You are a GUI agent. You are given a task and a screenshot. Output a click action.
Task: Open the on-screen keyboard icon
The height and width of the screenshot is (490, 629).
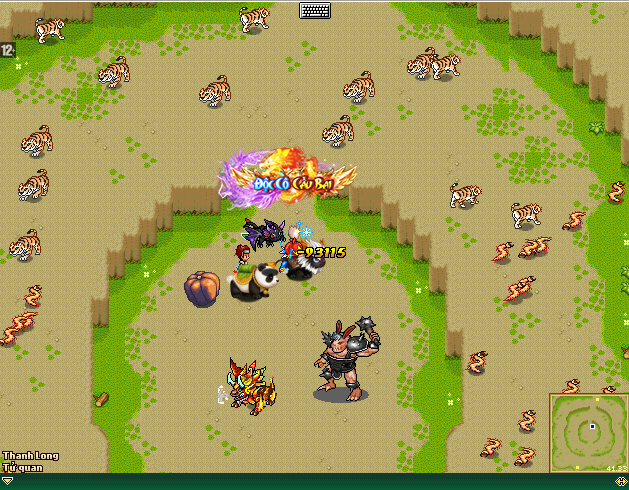314,10
